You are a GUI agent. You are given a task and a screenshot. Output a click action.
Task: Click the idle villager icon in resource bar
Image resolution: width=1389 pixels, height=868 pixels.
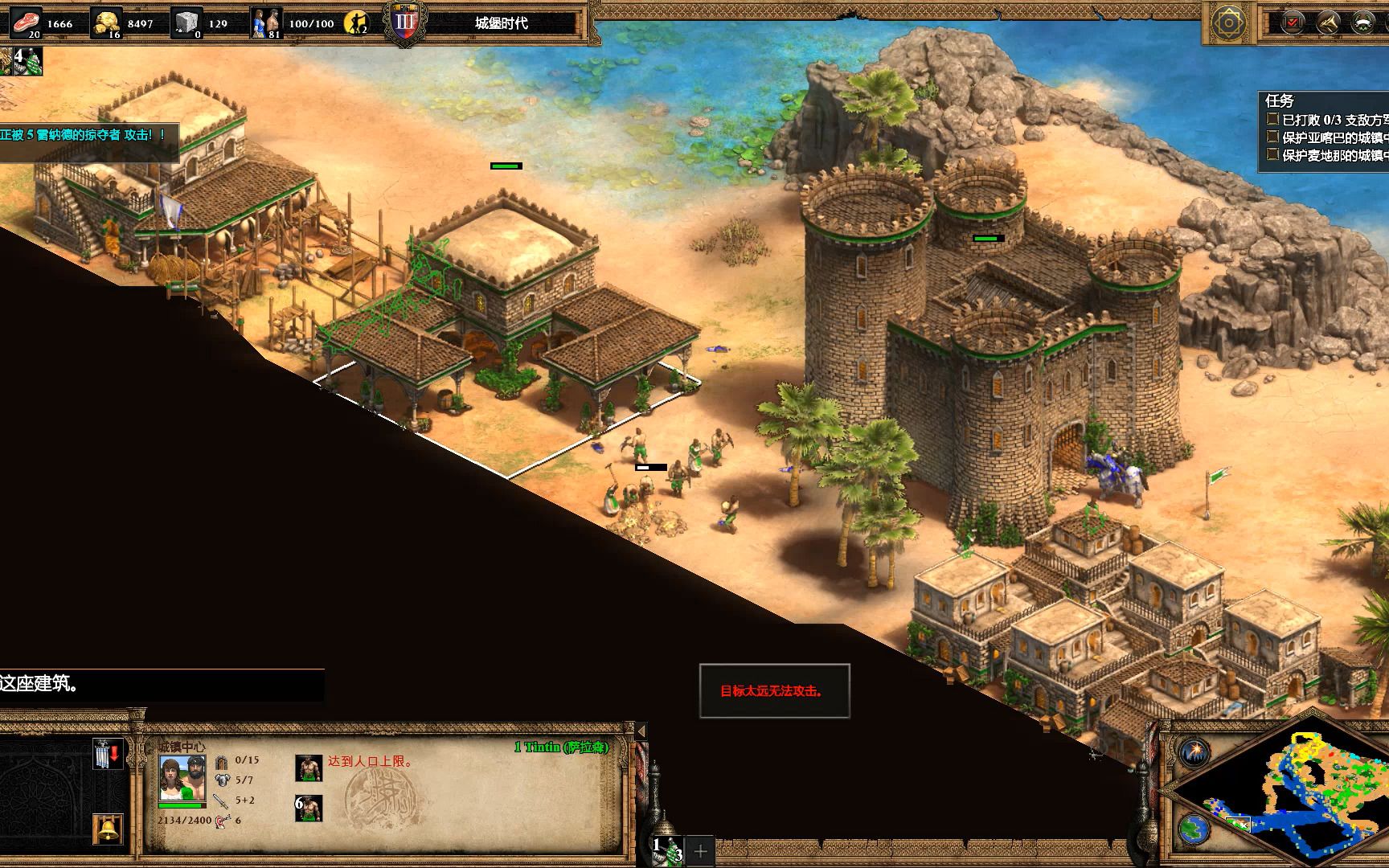click(x=356, y=23)
